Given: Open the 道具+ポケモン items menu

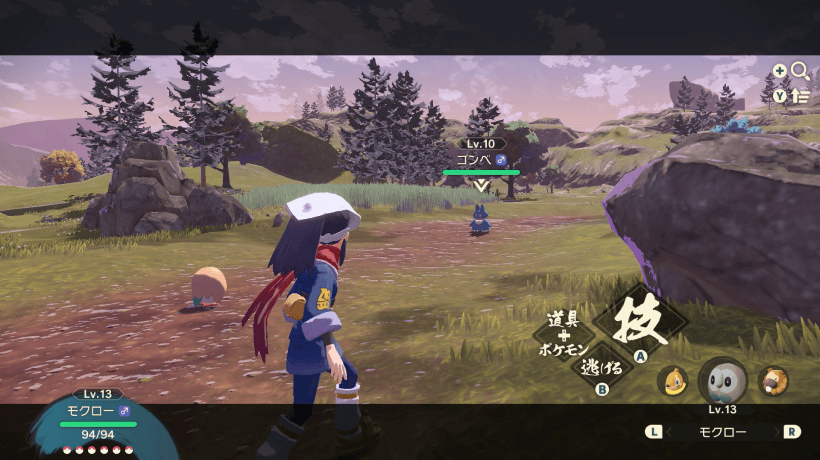Looking at the screenshot, I should coord(570,334).
